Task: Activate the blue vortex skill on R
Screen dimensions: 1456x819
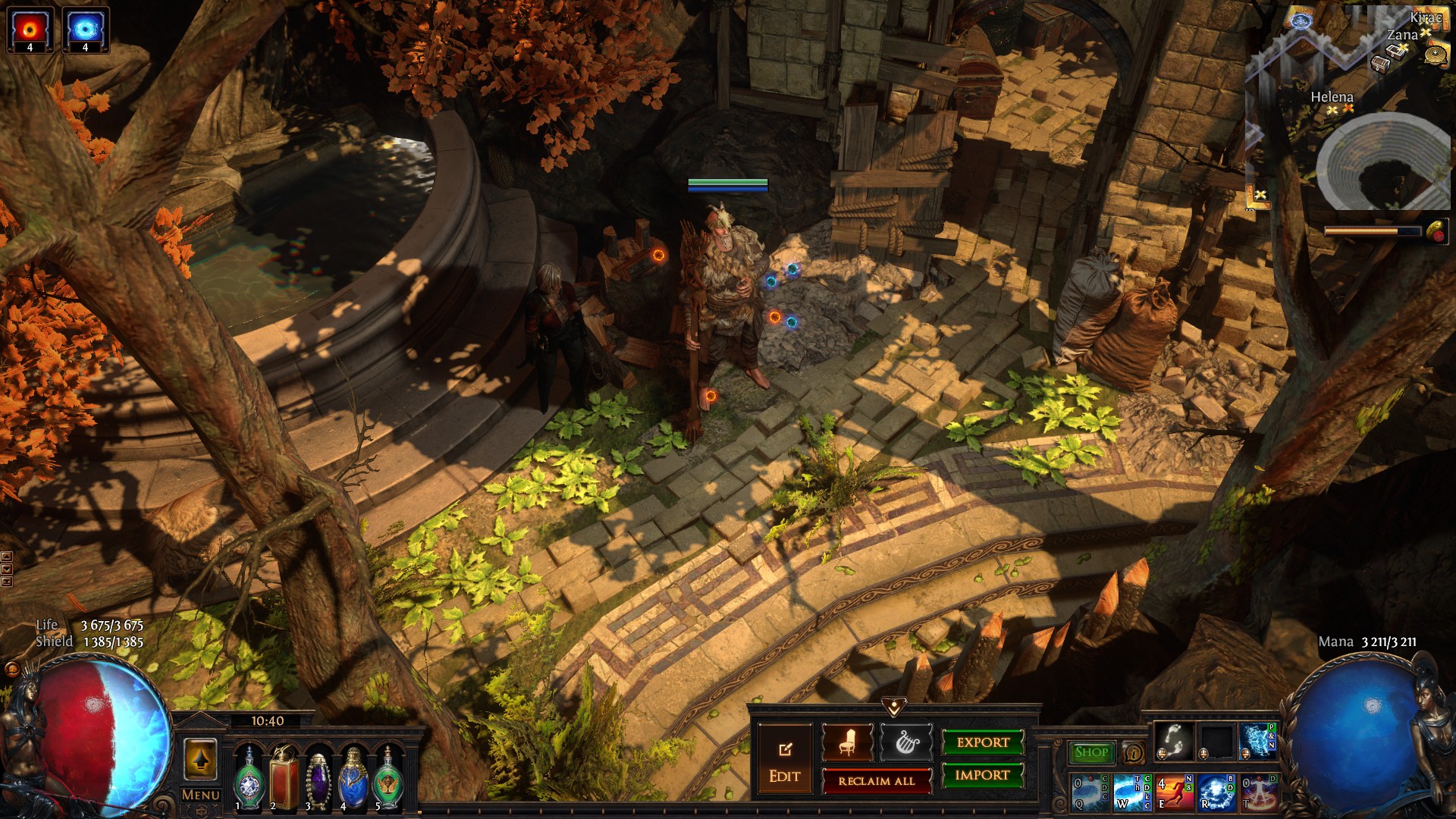Action: coord(1216,791)
